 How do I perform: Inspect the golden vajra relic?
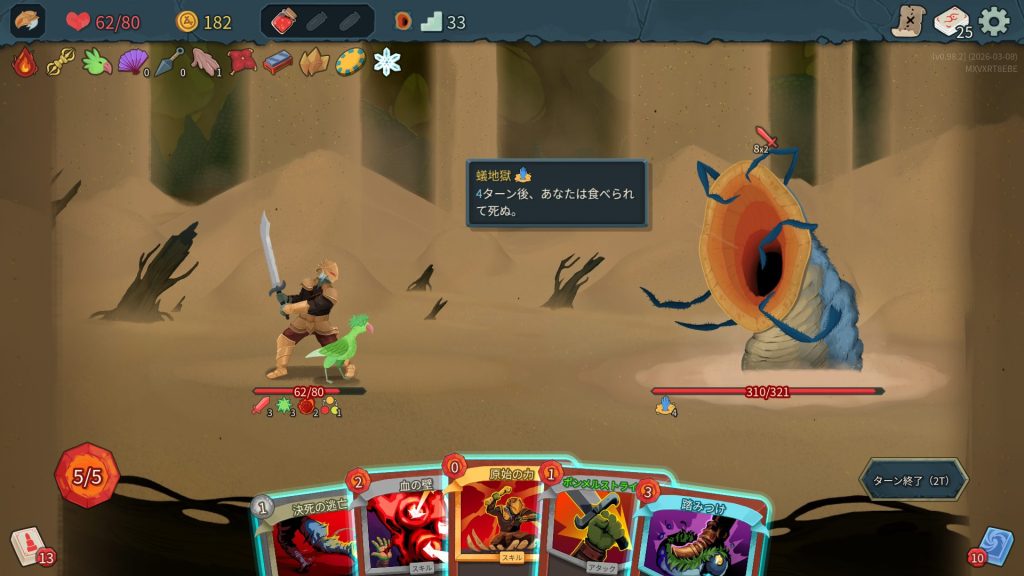(61, 62)
